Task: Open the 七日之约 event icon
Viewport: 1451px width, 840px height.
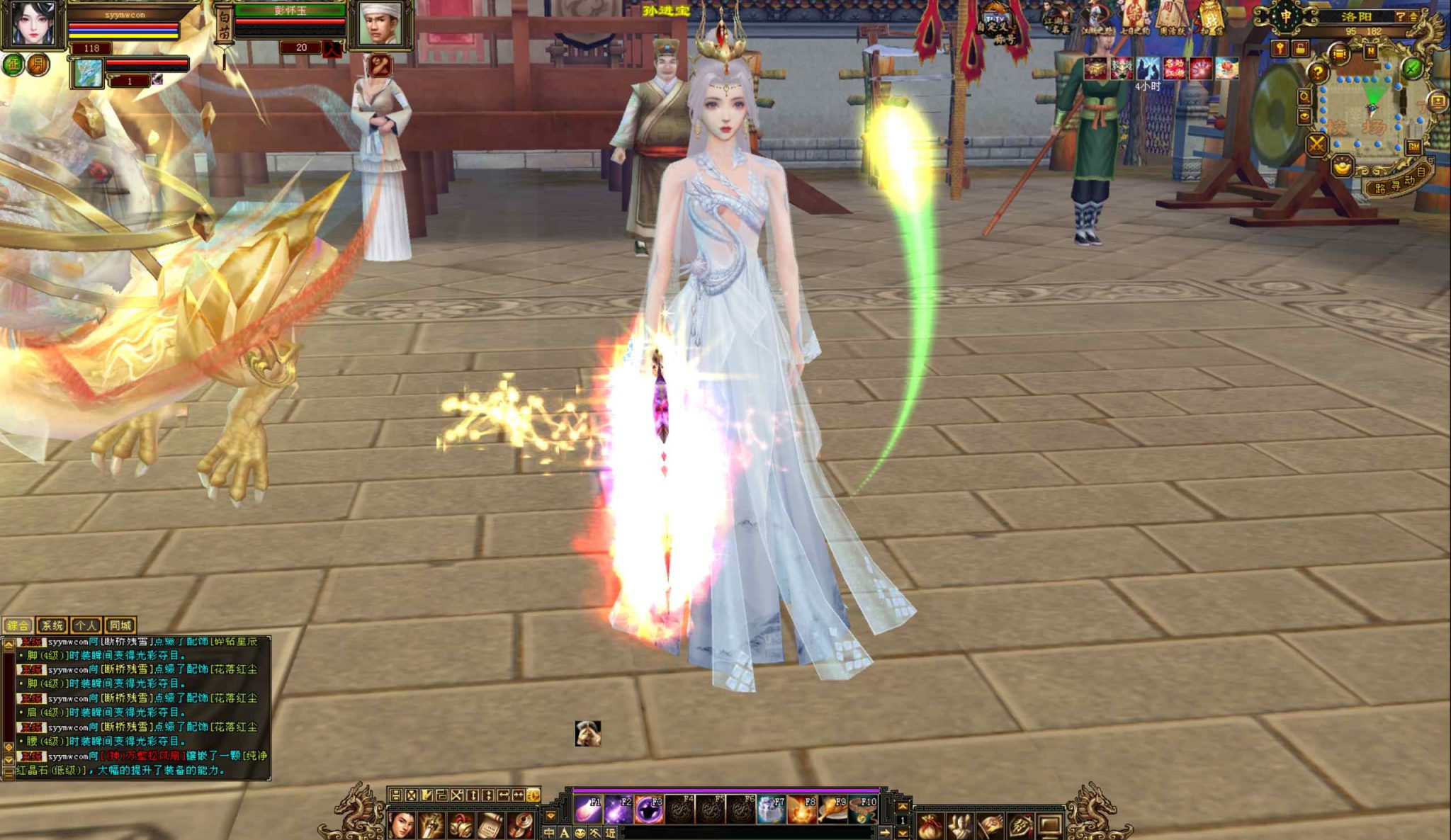Action: click(1134, 20)
